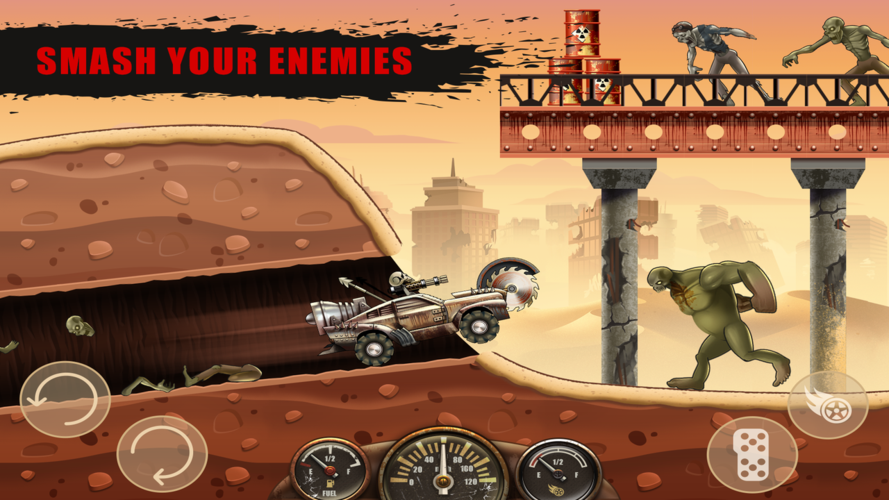Activate the flaming wheel boost
This screenshot has height=500, width=889.
click(827, 405)
